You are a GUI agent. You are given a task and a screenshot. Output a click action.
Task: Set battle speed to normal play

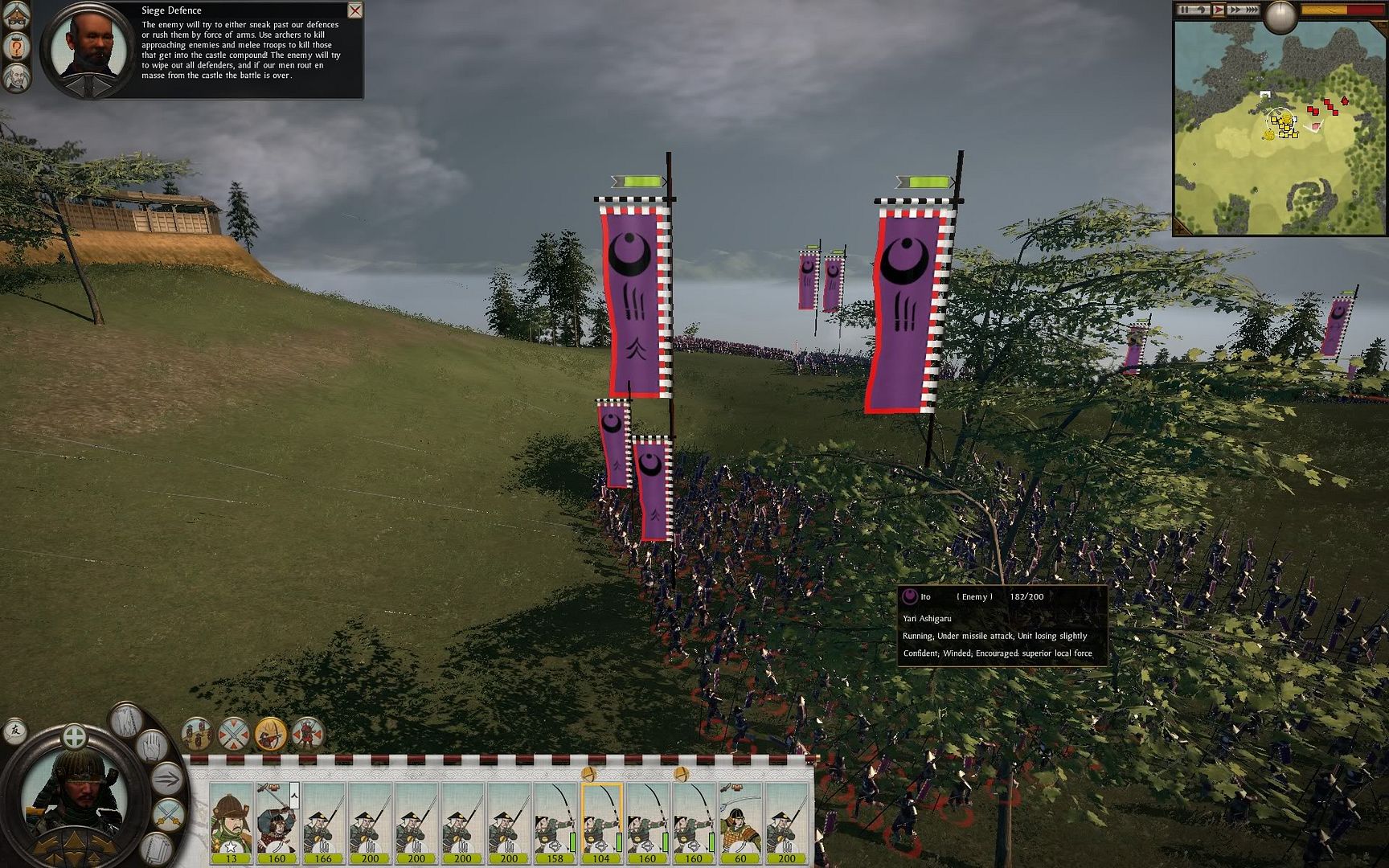click(1218, 10)
